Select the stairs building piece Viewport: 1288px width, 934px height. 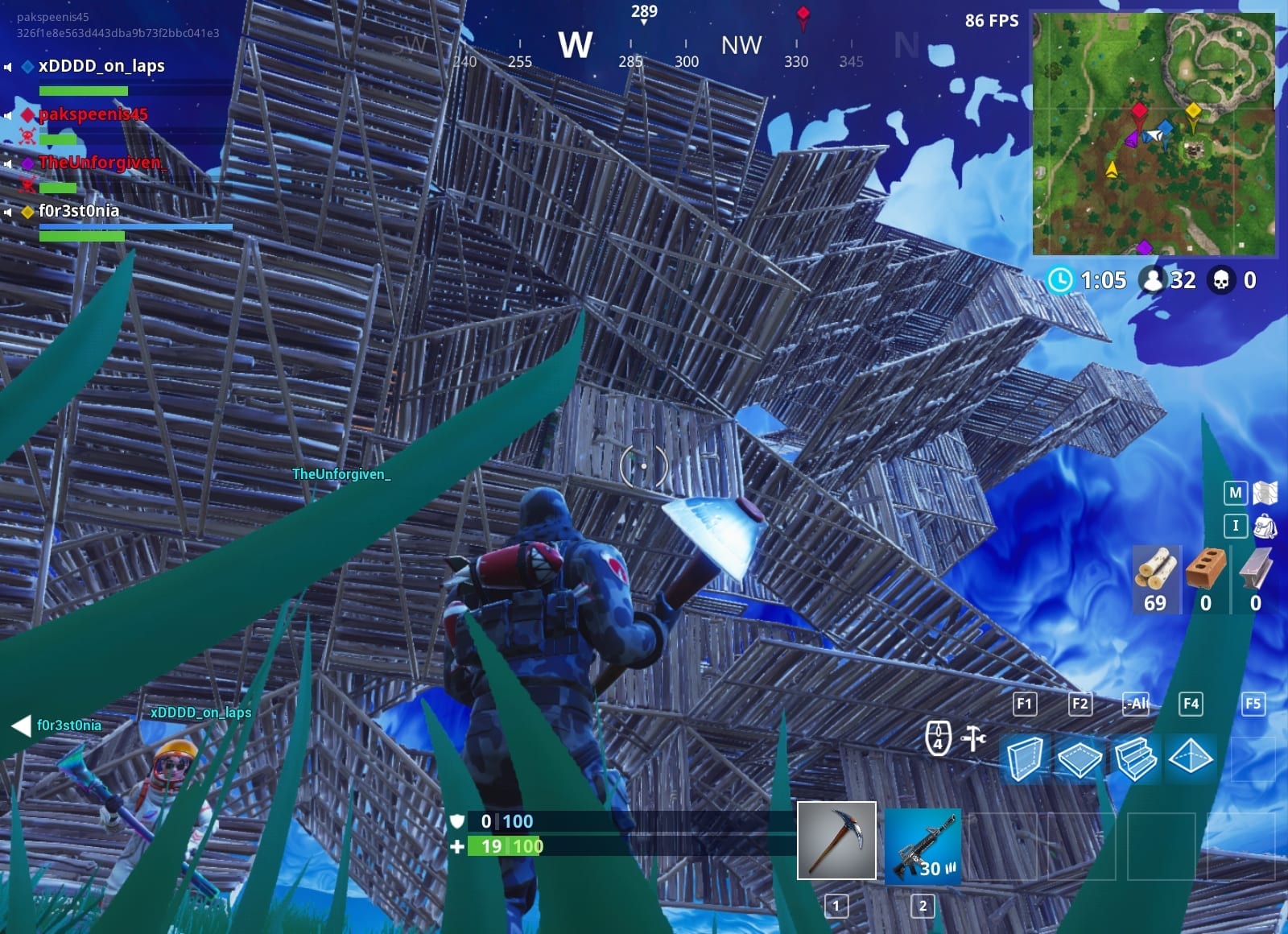[1135, 758]
